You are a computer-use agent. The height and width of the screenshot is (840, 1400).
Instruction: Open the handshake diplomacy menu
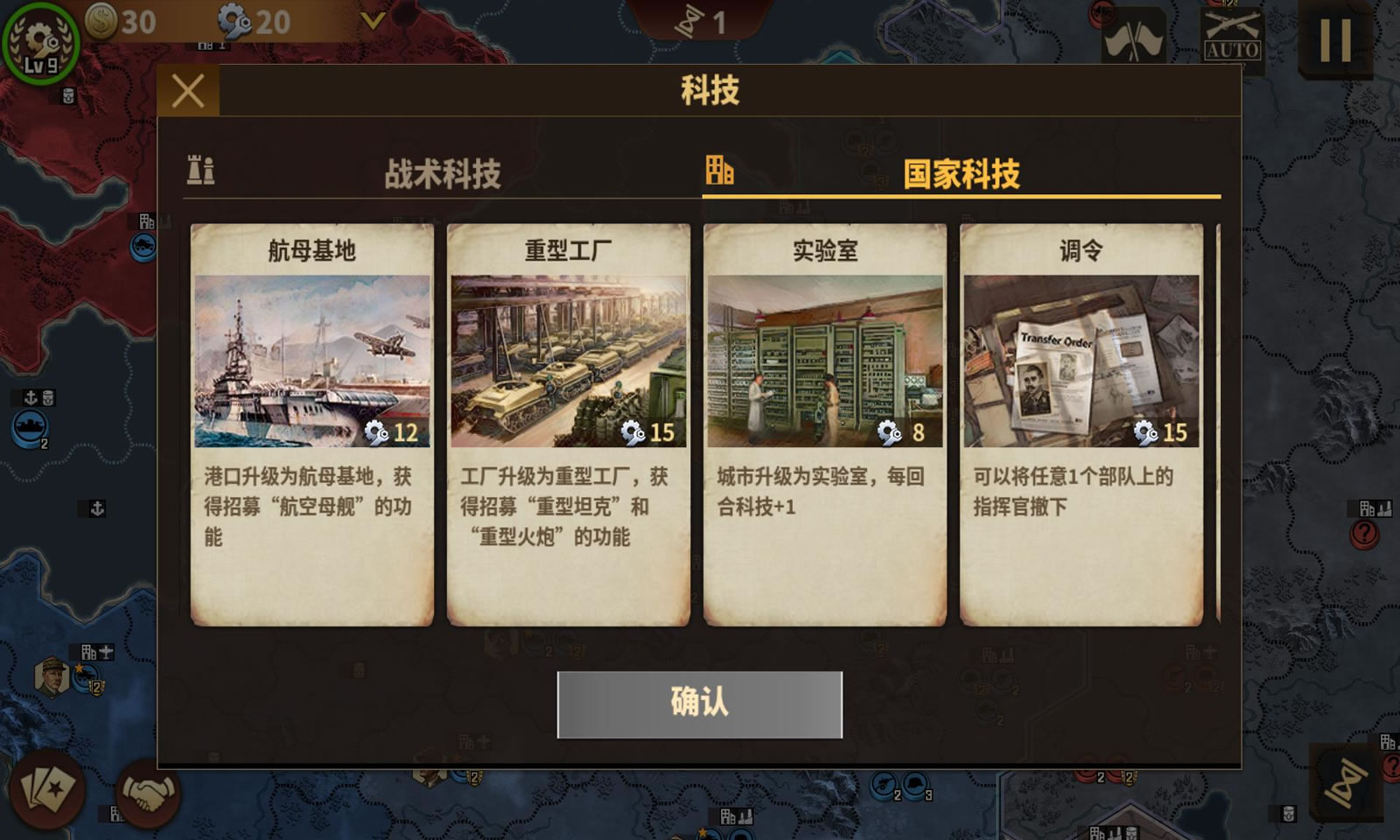point(148,794)
